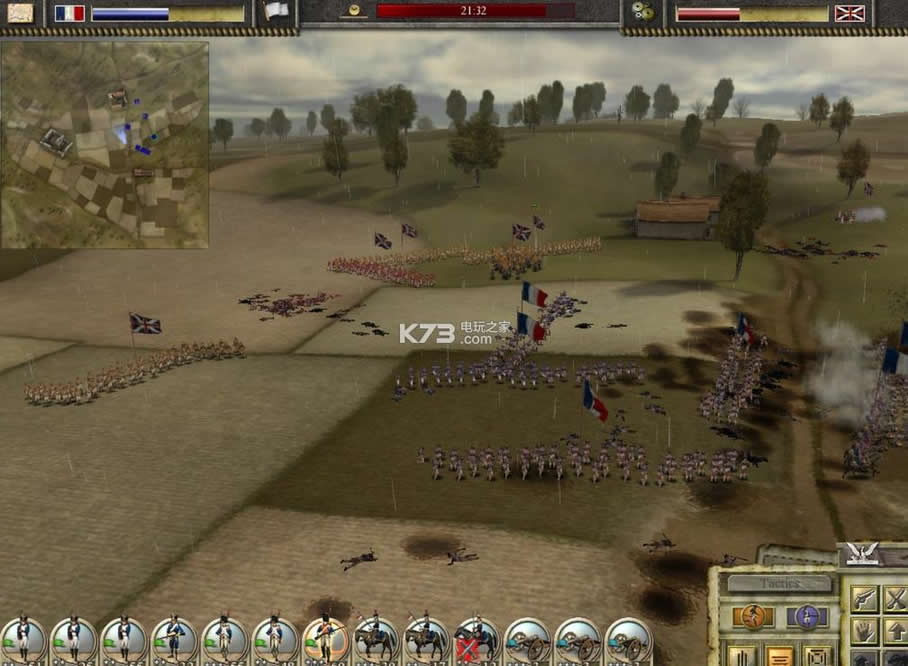The height and width of the screenshot is (666, 908).
Task: Activate the crossed swords melee command
Action: pos(895,598)
